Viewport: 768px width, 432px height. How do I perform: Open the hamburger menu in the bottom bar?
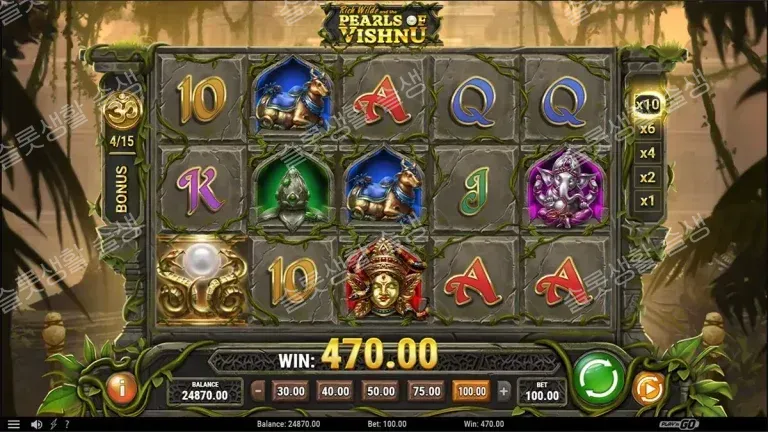point(14,424)
